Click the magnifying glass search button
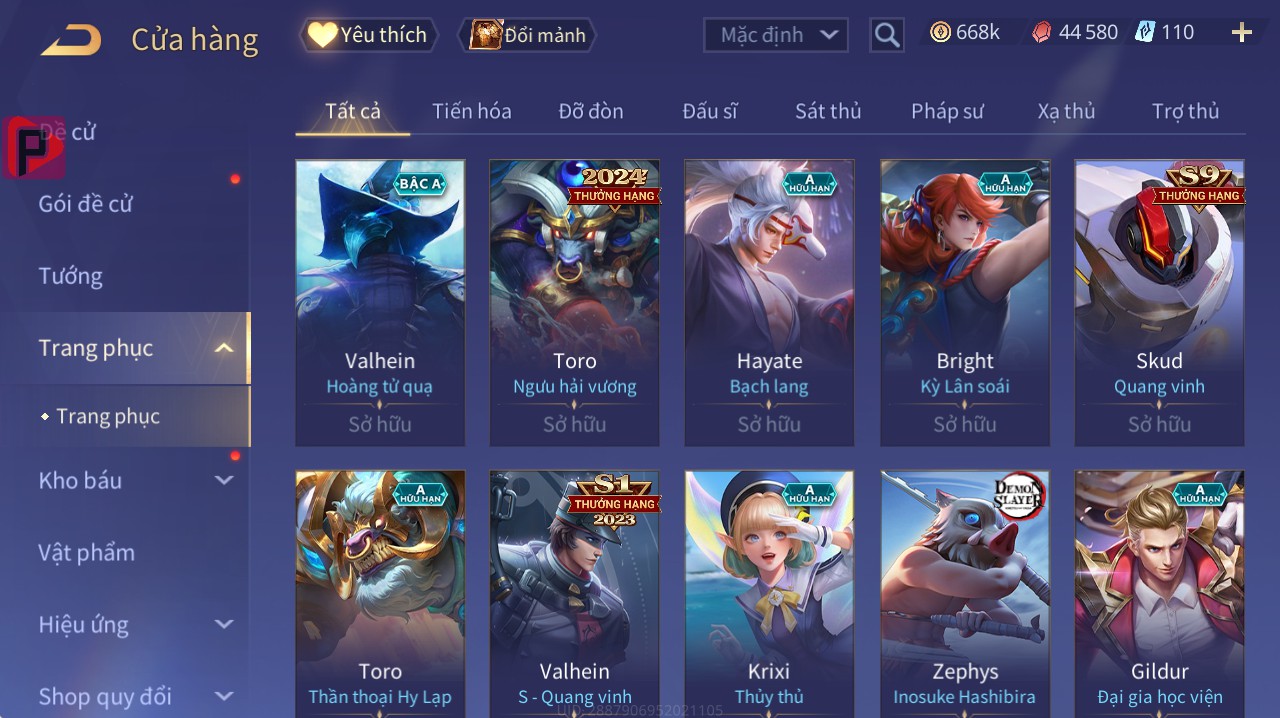This screenshot has width=1280, height=718. 887,35
